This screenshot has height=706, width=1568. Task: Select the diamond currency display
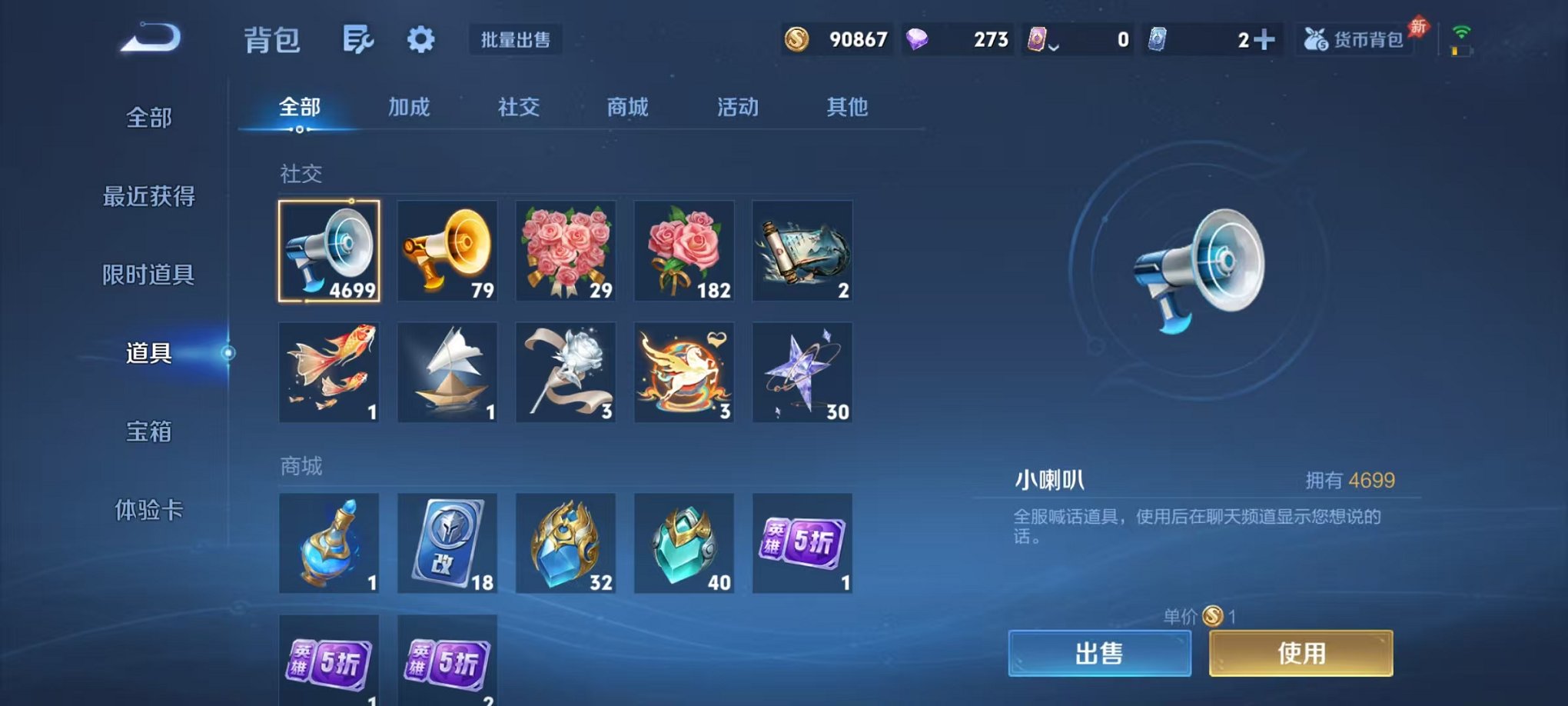point(958,38)
